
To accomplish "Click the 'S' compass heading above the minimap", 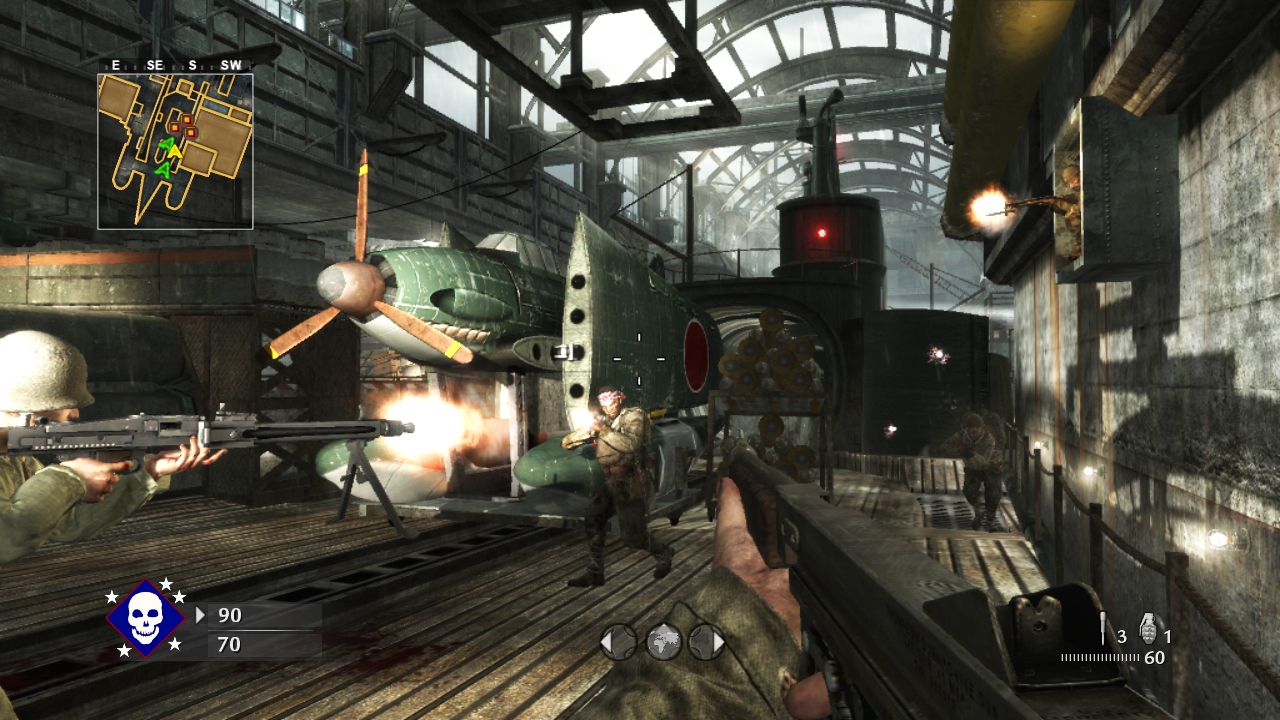I will pos(192,64).
